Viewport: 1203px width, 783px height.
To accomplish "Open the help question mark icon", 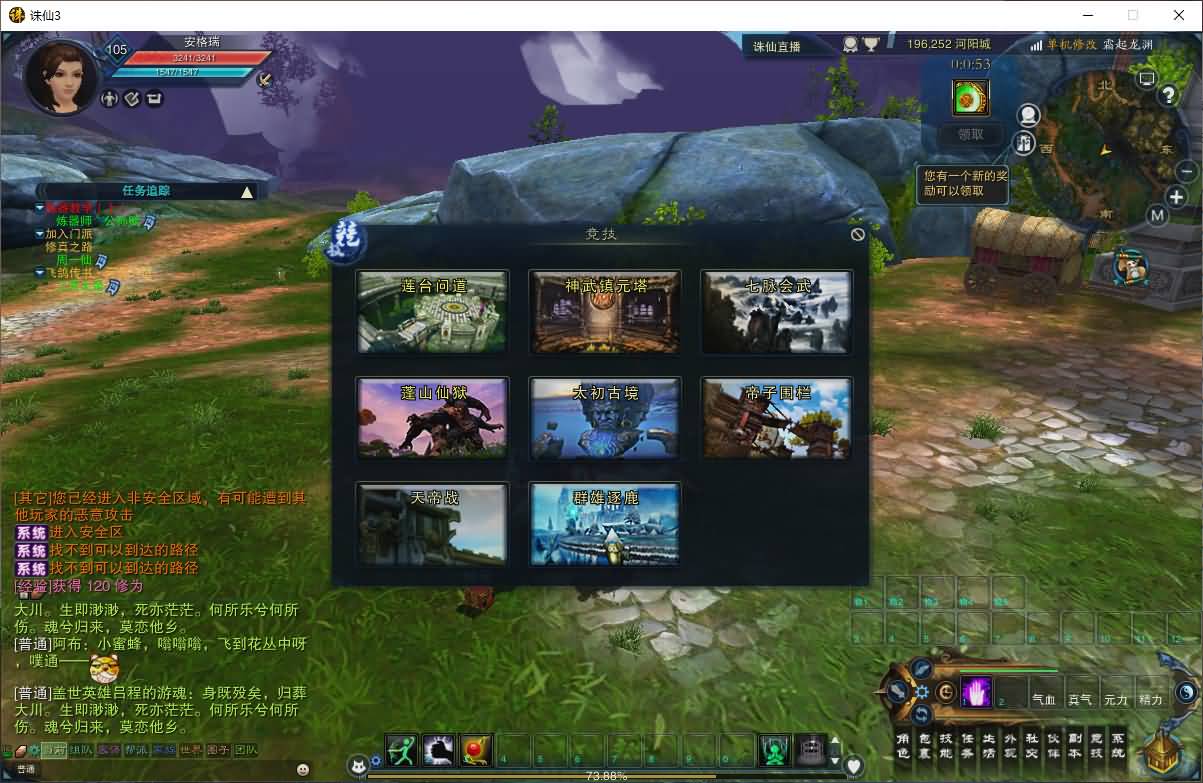I will tap(1168, 96).
